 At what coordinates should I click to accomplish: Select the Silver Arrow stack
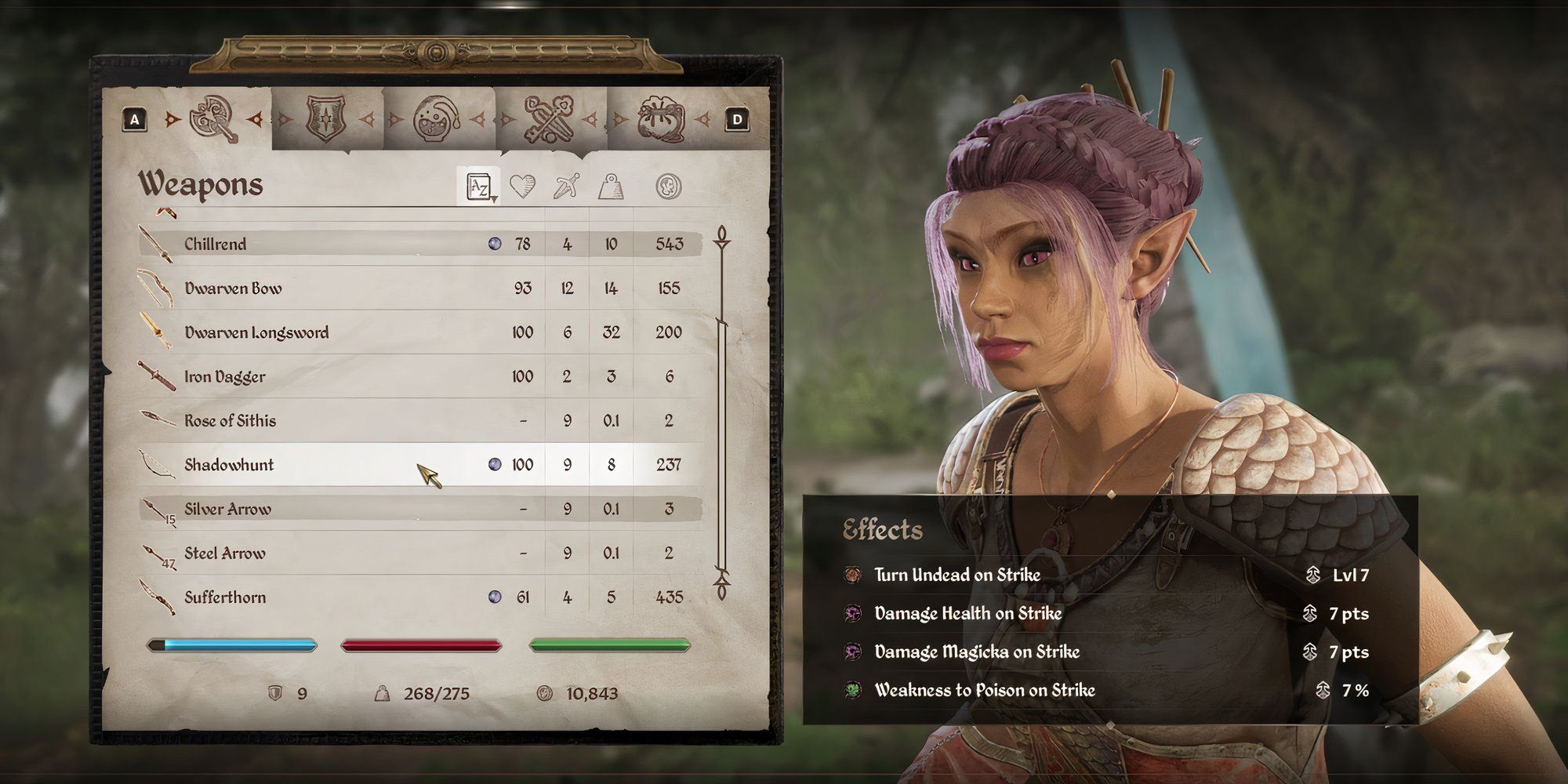227,510
